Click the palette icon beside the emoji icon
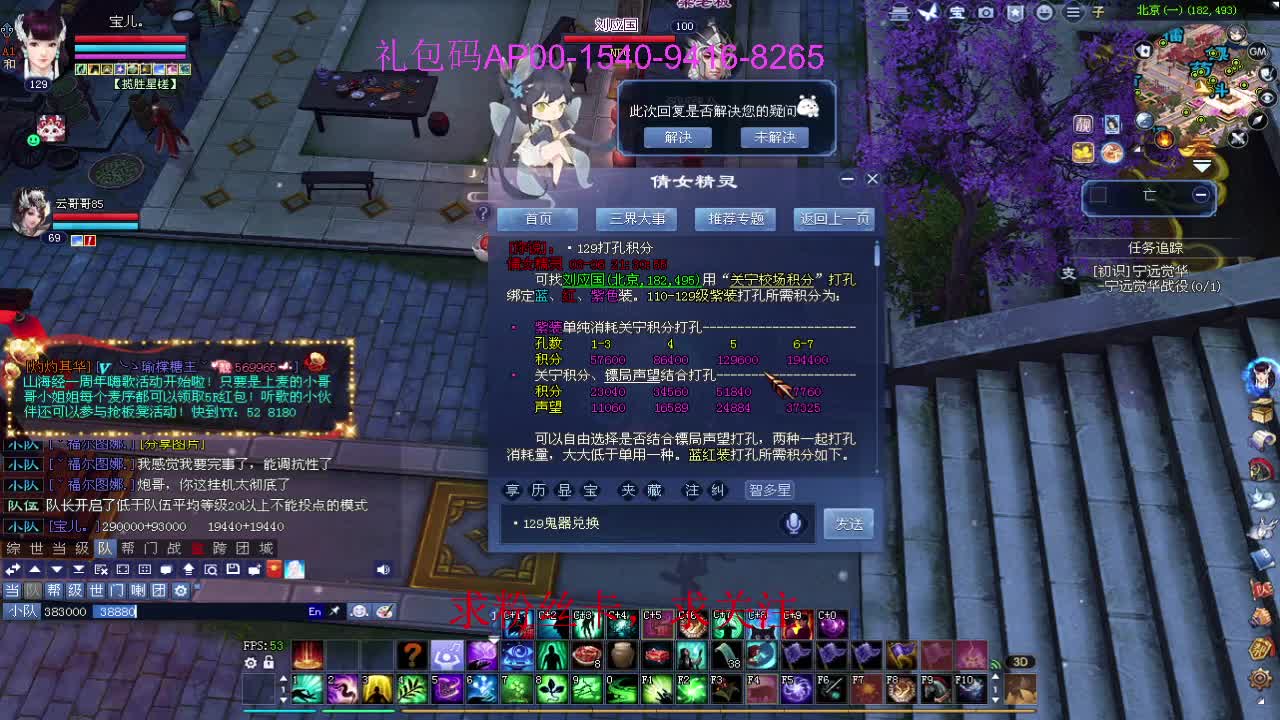This screenshot has height=720, width=1280. (x=384, y=610)
